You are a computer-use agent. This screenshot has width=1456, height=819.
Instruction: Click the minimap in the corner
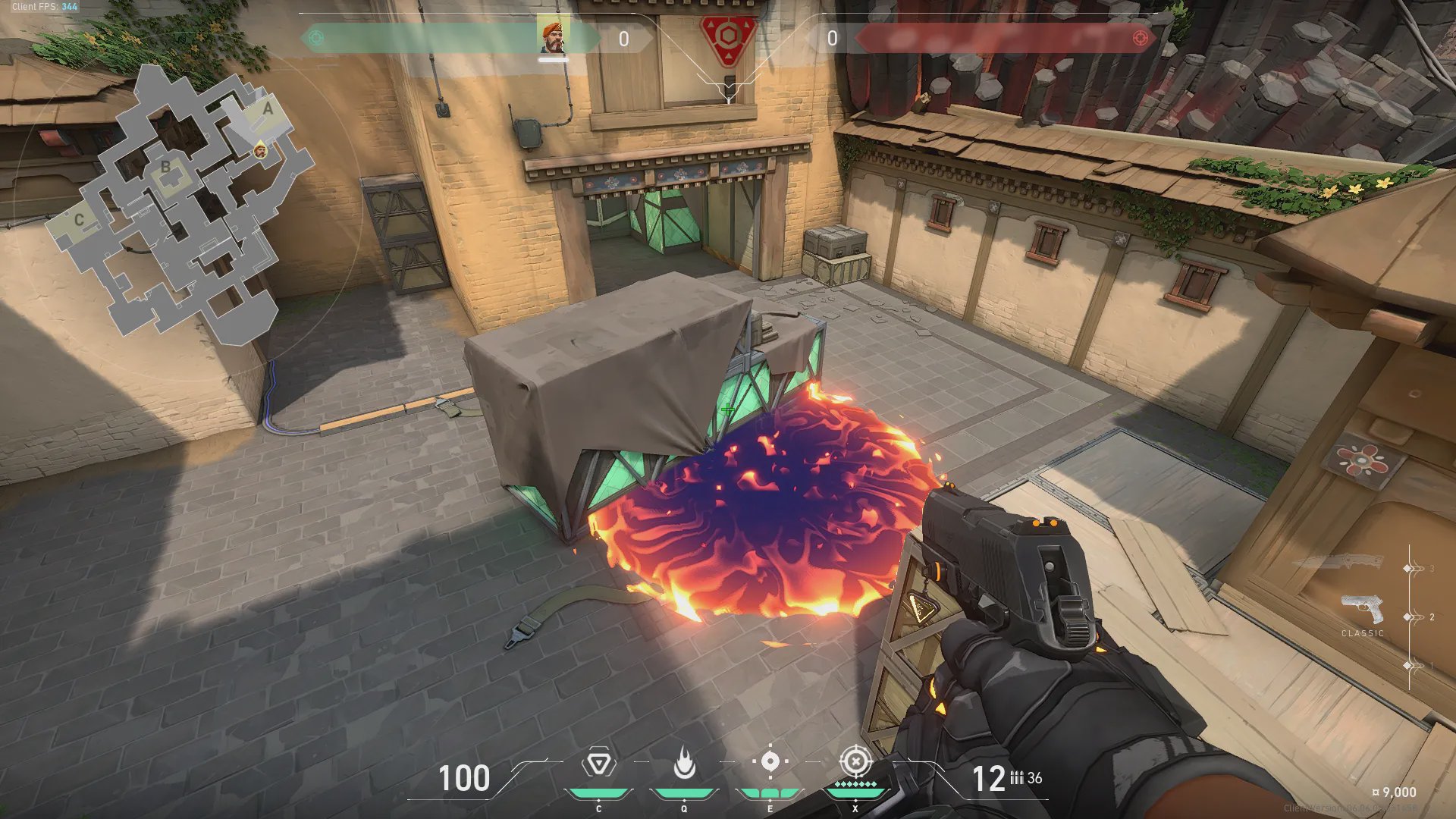[x=180, y=205]
